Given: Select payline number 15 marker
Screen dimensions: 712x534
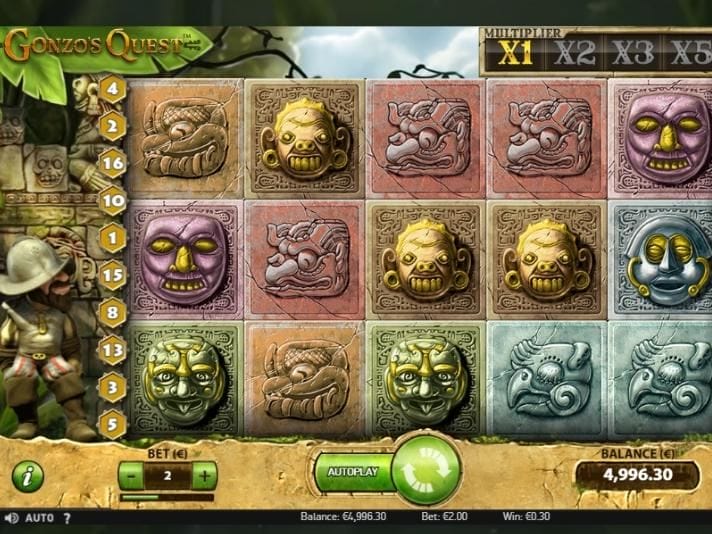Looking at the screenshot, I should tap(112, 275).
